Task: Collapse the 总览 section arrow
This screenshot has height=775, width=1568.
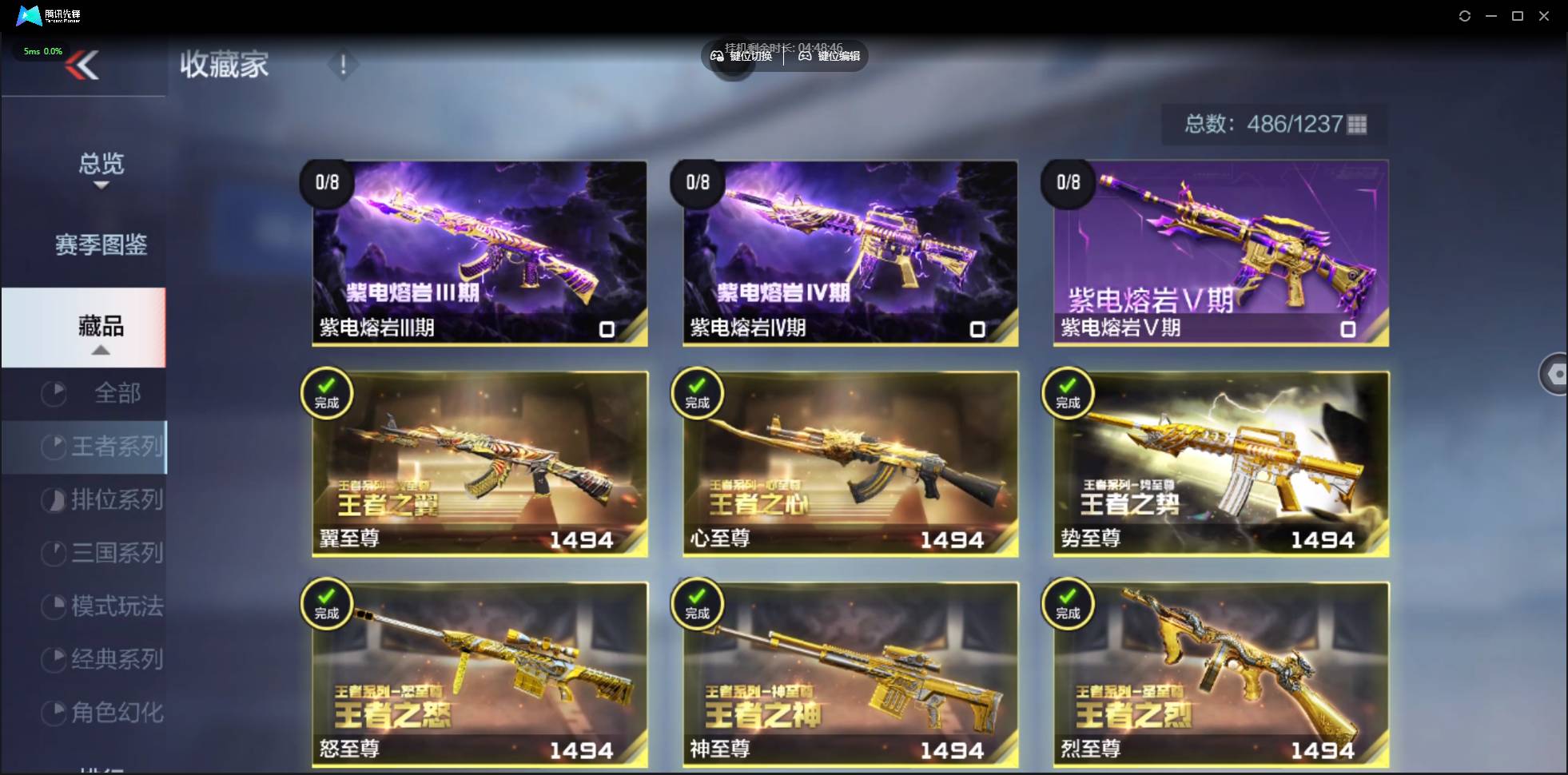Action: pyautogui.click(x=101, y=185)
